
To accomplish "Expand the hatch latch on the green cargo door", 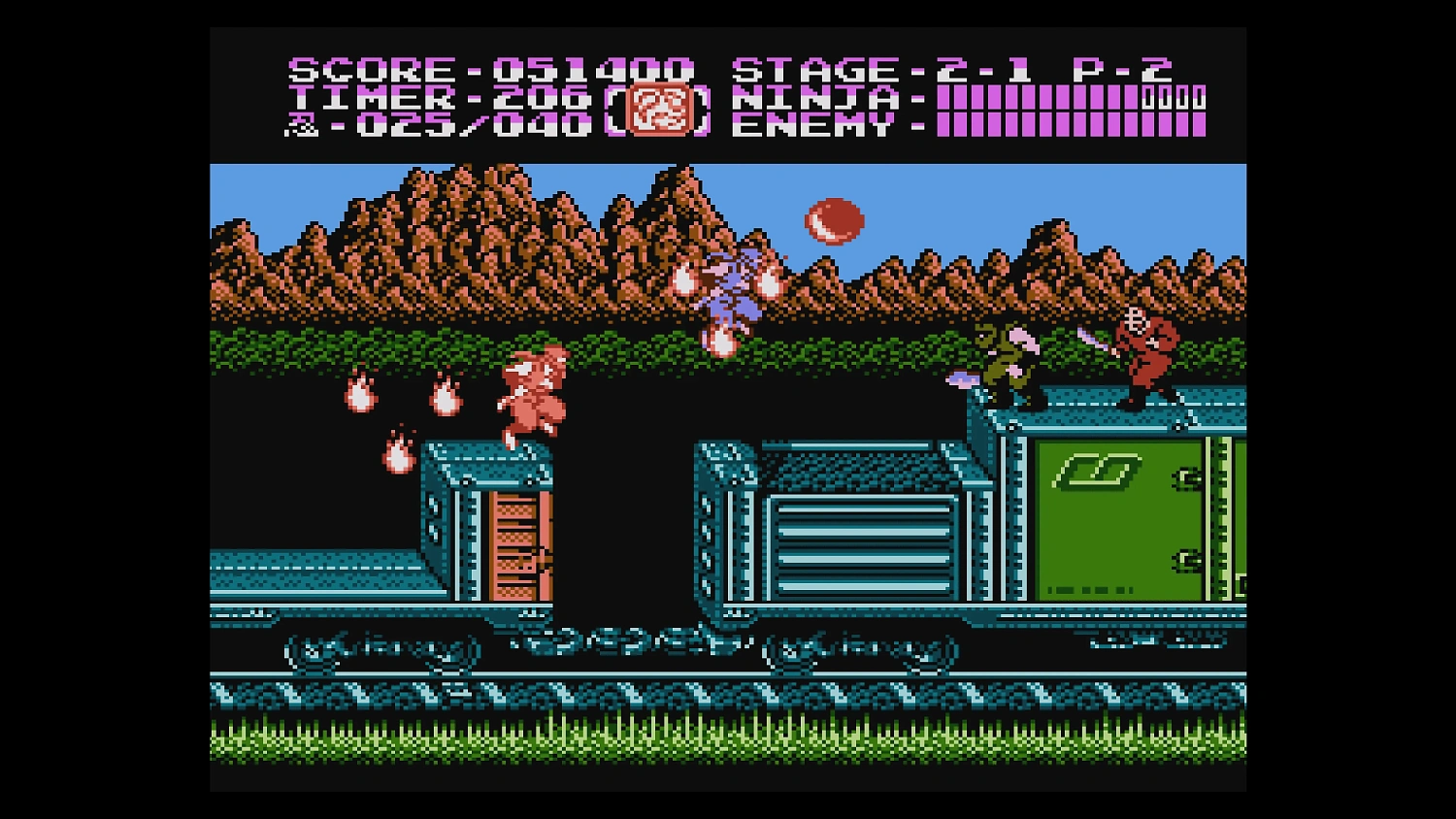I will tap(1186, 475).
